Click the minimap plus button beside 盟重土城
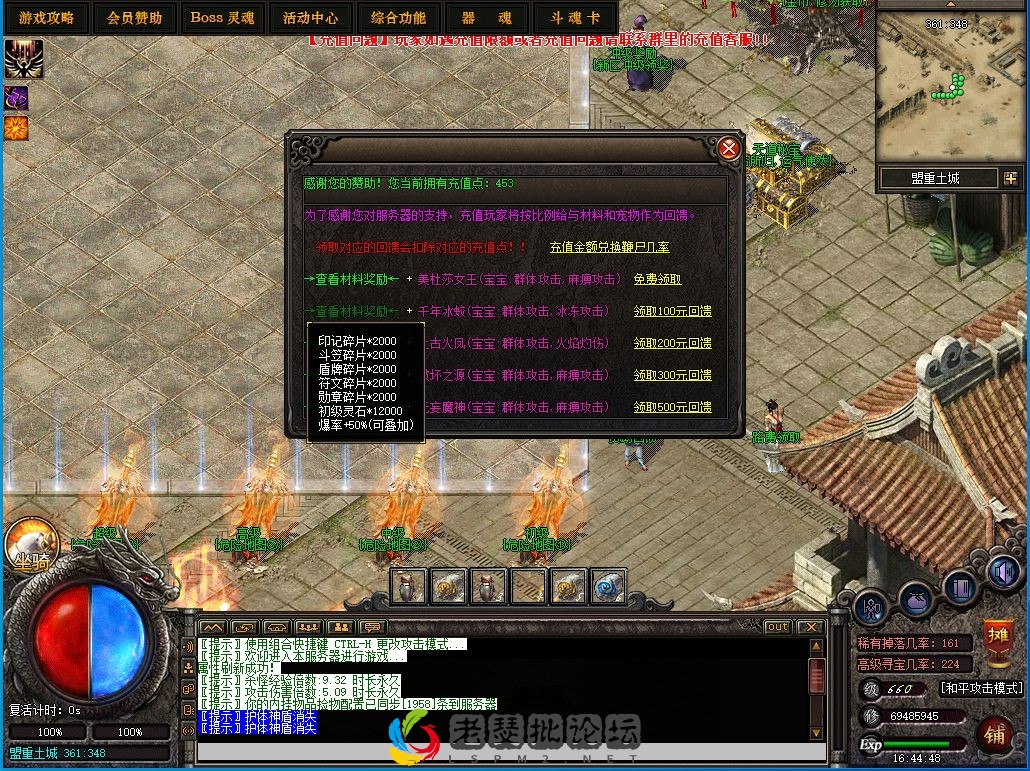This screenshot has width=1030, height=771. pyautogui.click(x=1009, y=178)
